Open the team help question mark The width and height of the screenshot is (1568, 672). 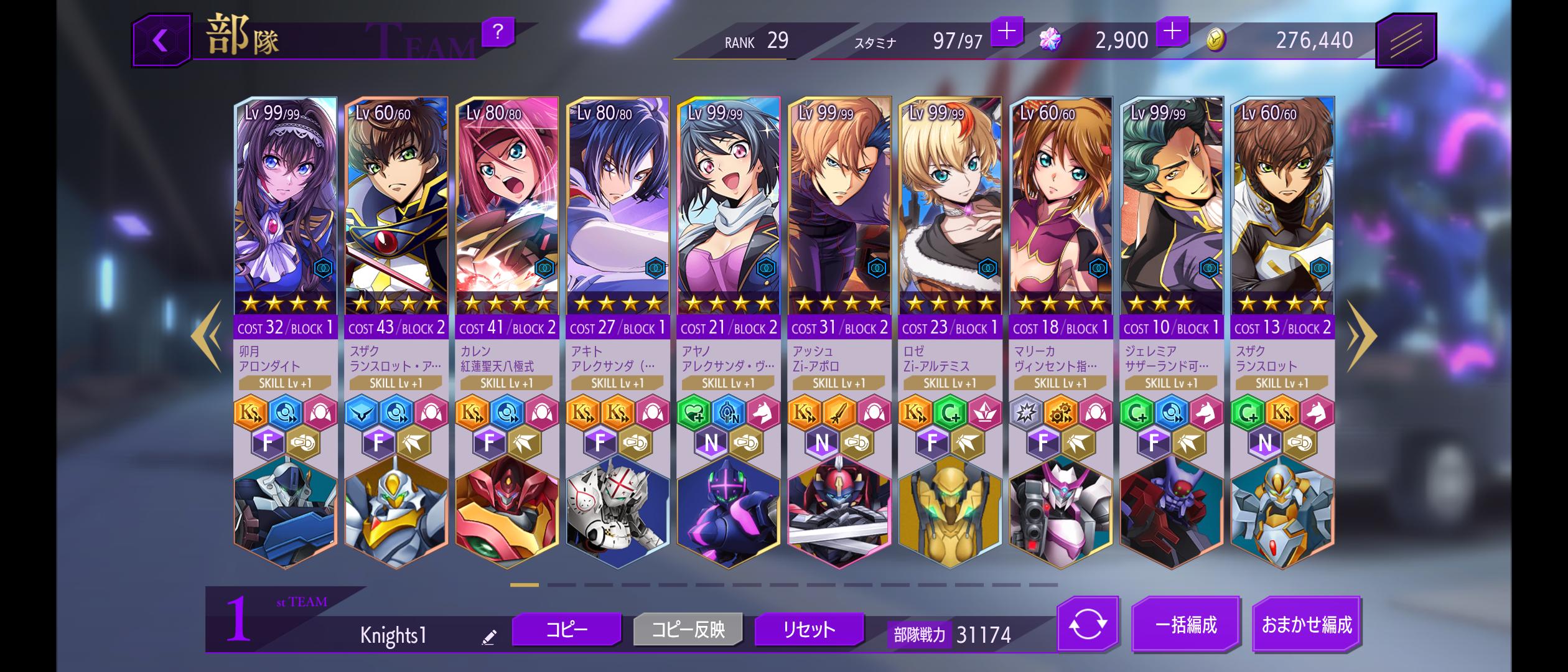pos(497,31)
